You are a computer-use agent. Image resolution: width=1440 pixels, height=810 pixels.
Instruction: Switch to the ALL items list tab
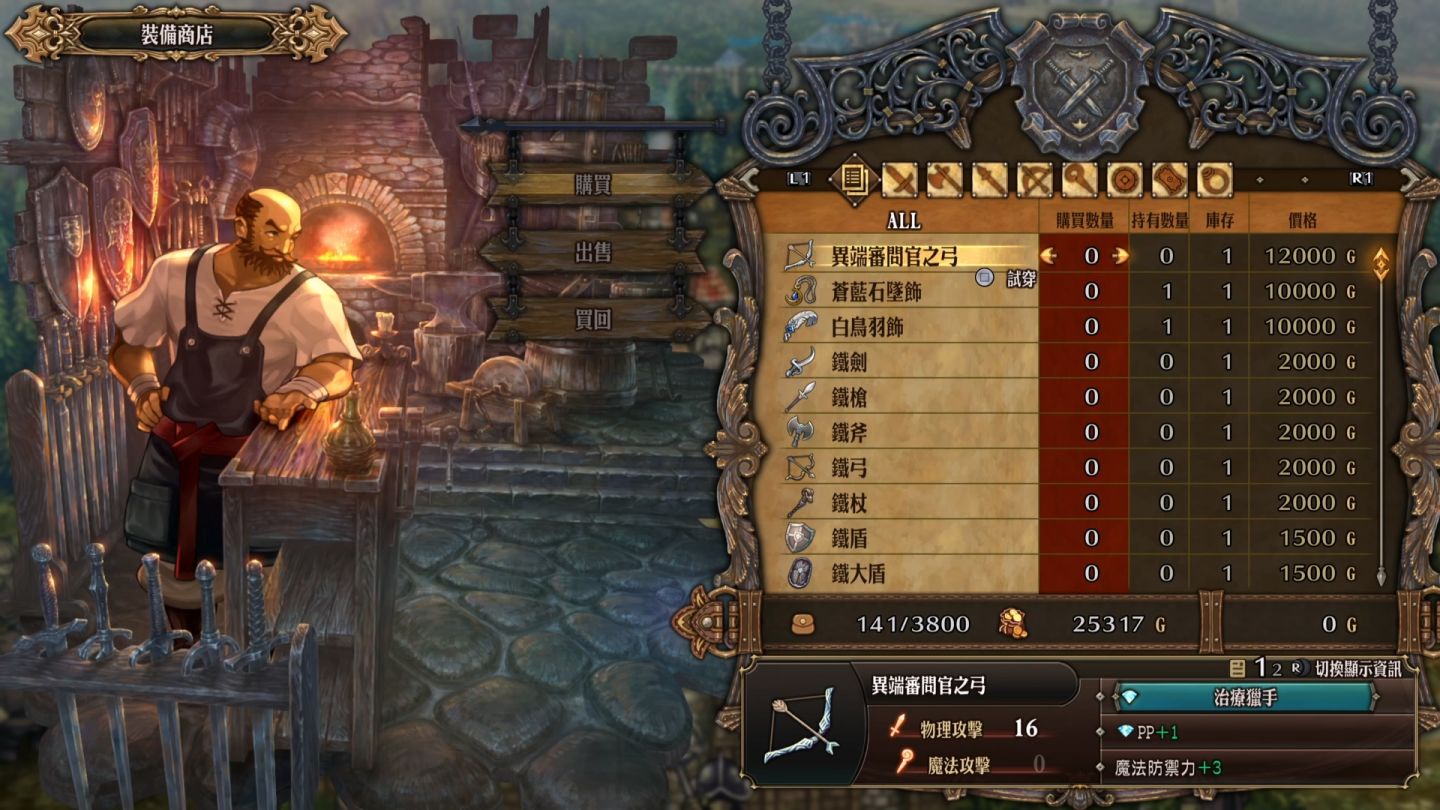tap(853, 180)
